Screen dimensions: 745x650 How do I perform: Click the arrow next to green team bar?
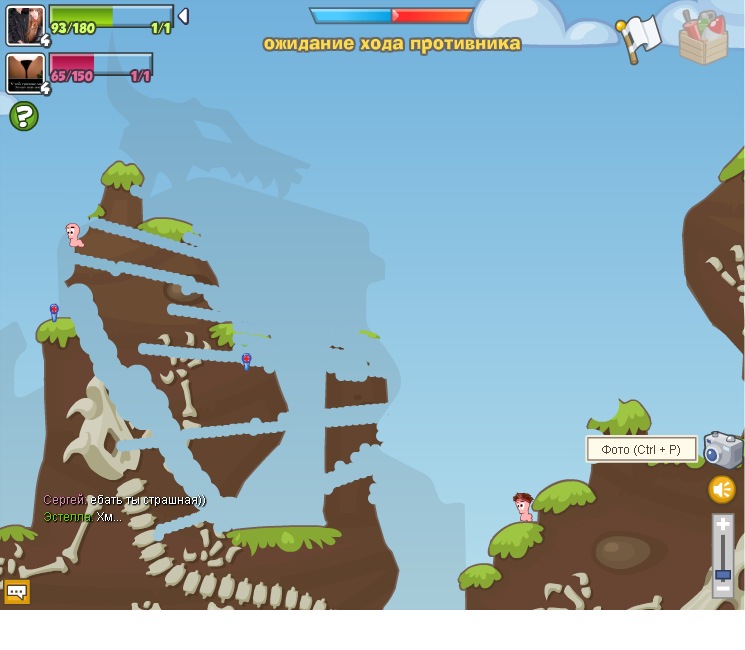183,16
